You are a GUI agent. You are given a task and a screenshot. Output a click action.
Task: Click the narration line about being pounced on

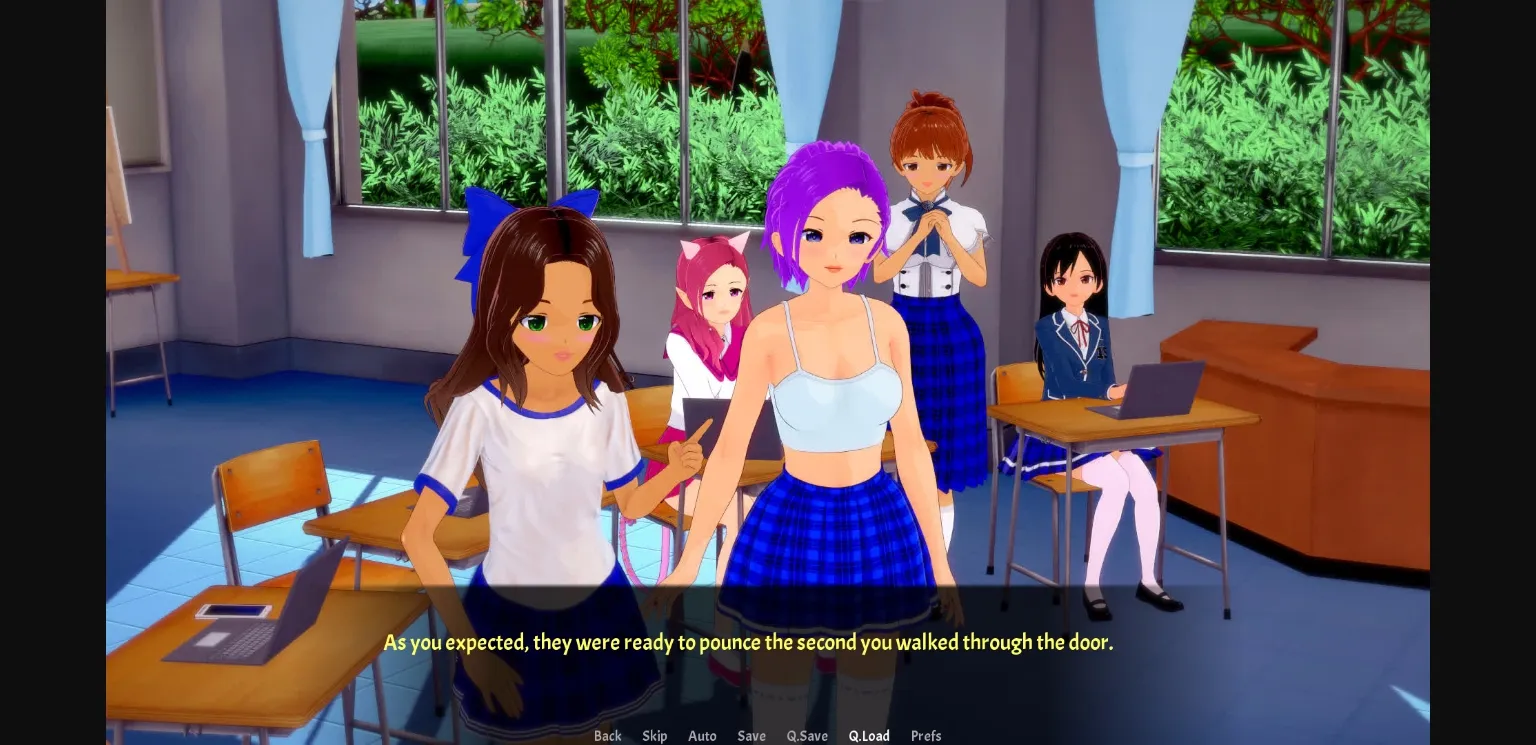coord(748,642)
